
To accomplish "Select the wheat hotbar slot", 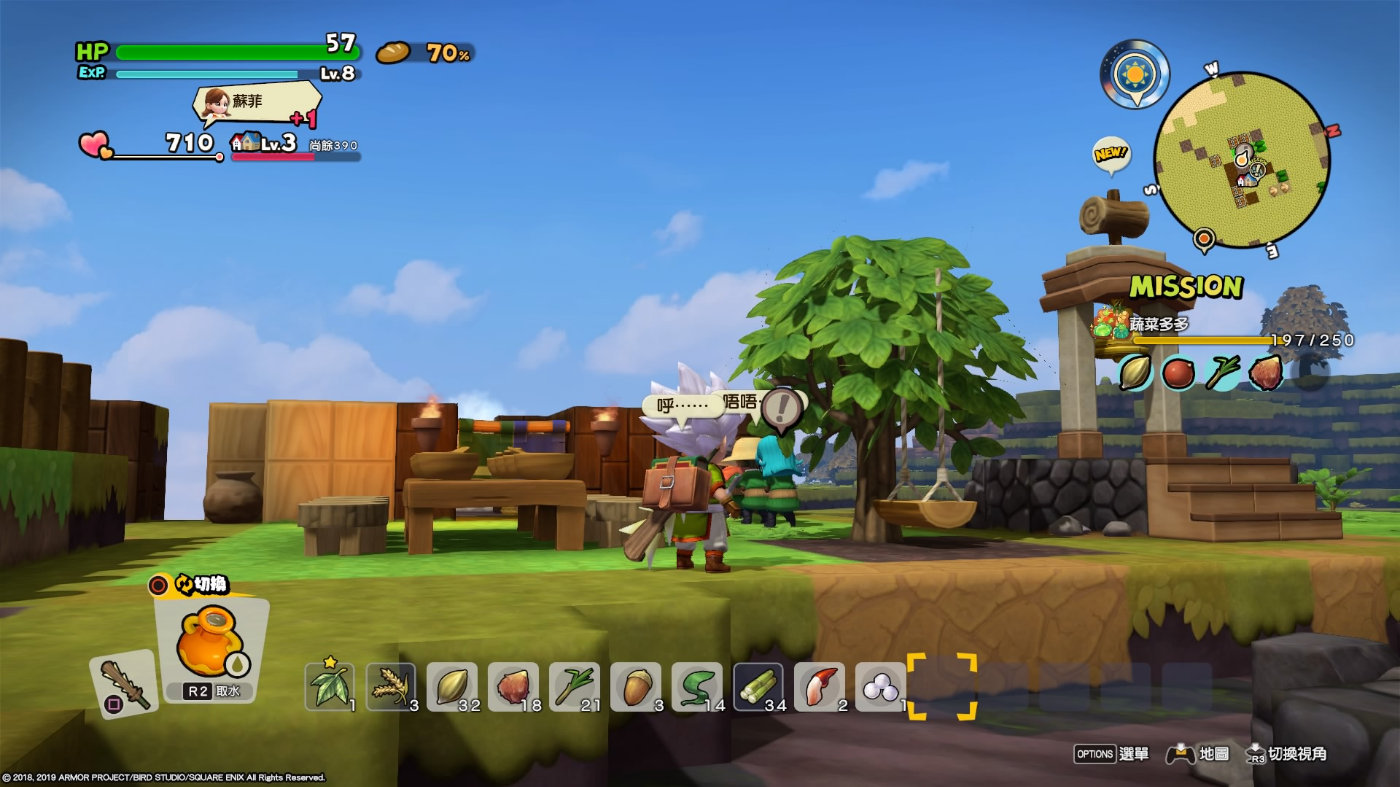I will pos(390,685).
